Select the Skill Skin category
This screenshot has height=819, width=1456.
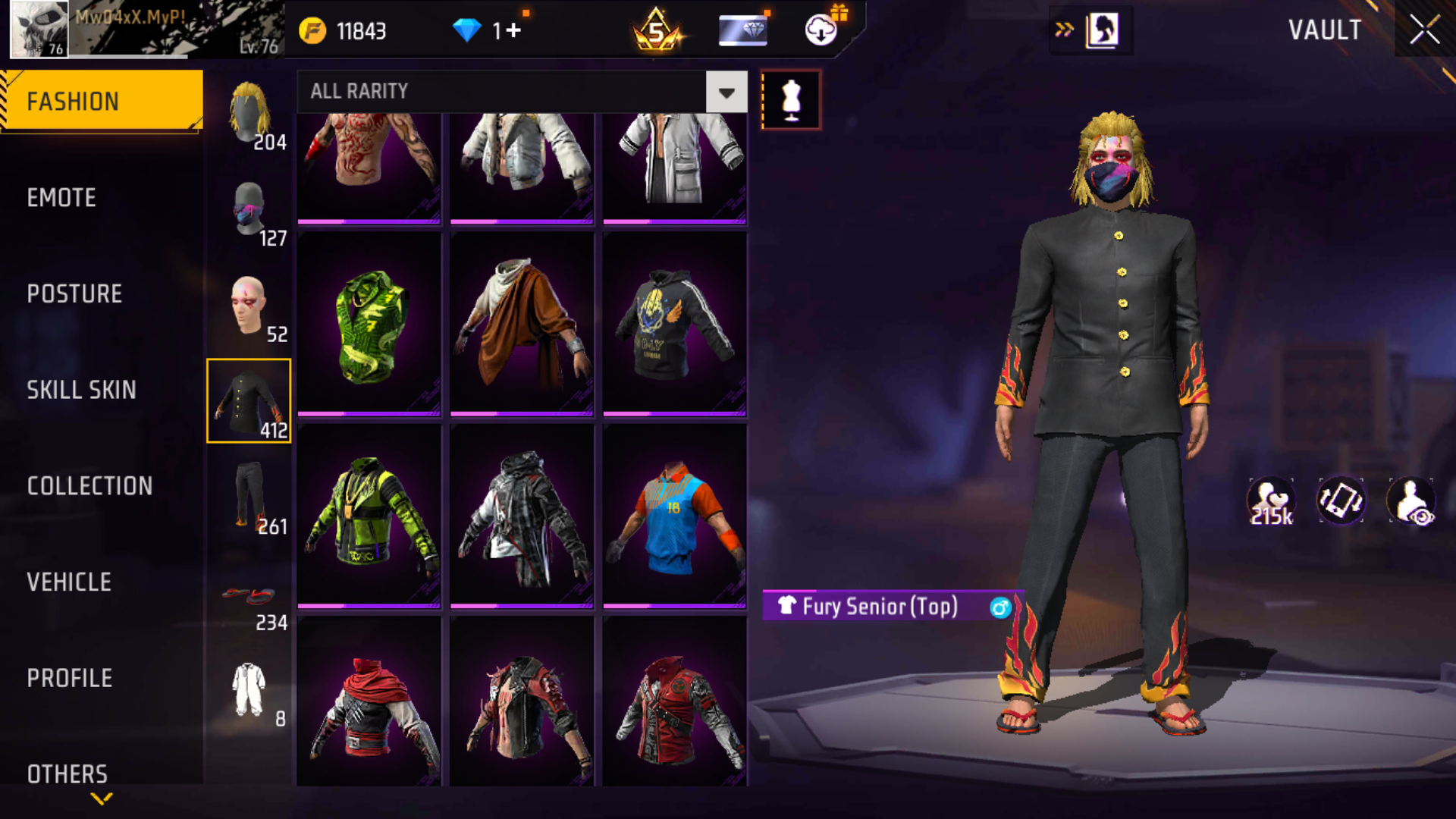(x=81, y=390)
